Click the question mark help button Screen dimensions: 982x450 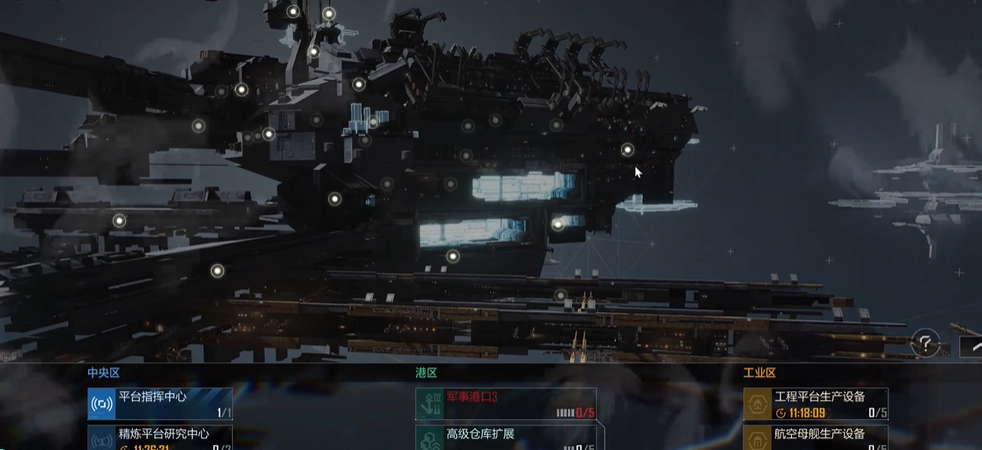(x=926, y=344)
